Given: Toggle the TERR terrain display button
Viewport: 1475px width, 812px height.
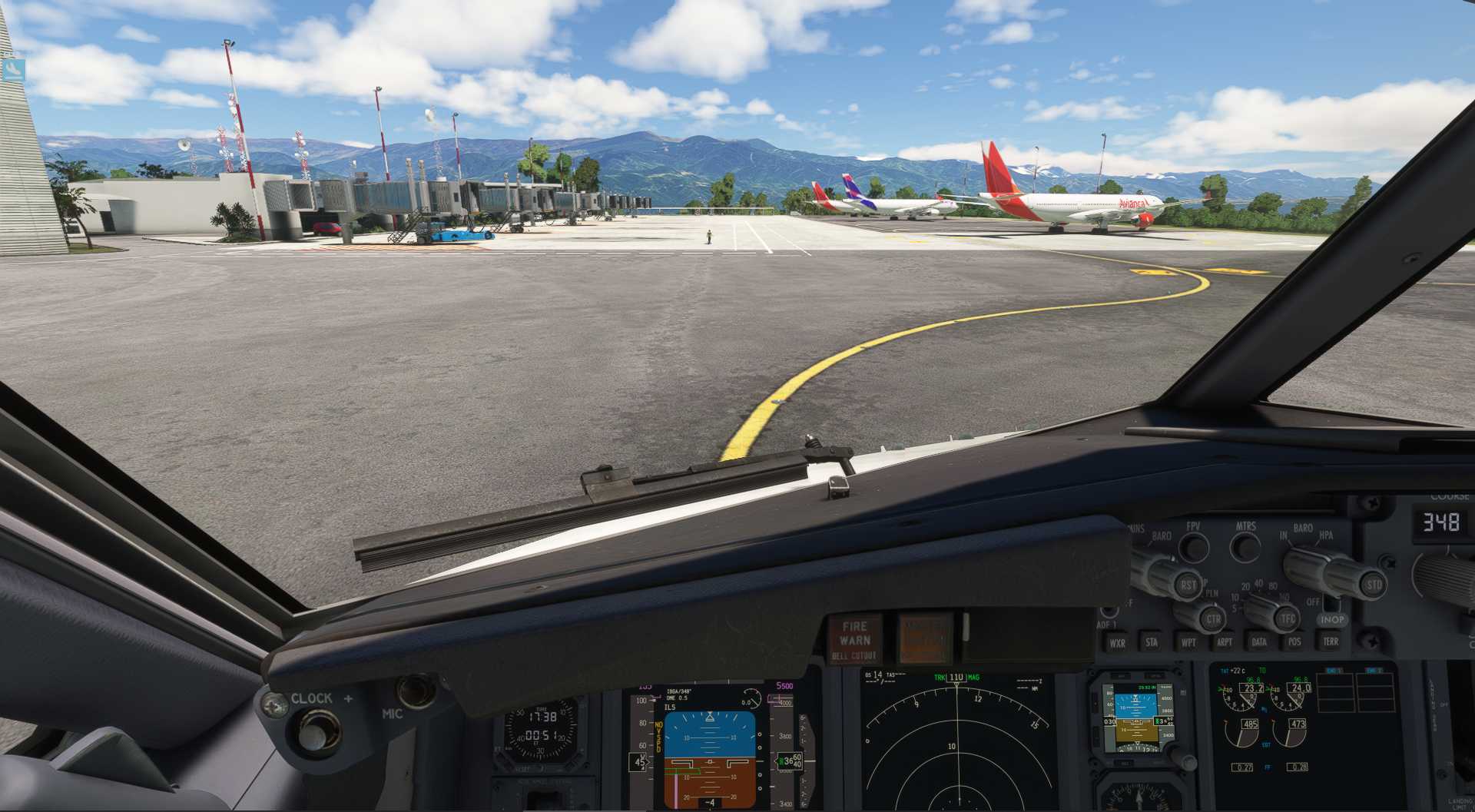Looking at the screenshot, I should pos(1331,641).
